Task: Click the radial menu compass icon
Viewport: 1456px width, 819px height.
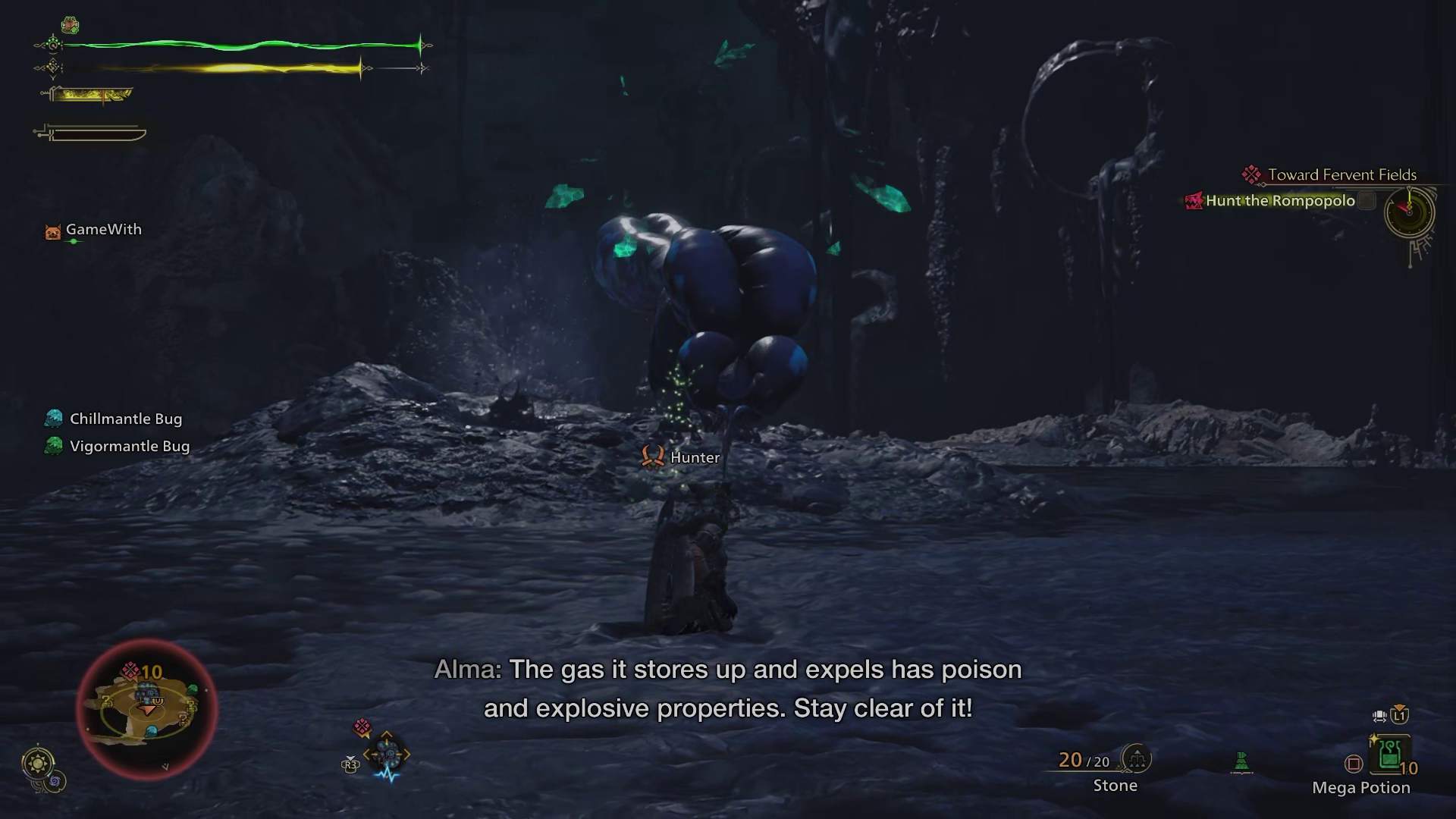Action: click(x=387, y=755)
